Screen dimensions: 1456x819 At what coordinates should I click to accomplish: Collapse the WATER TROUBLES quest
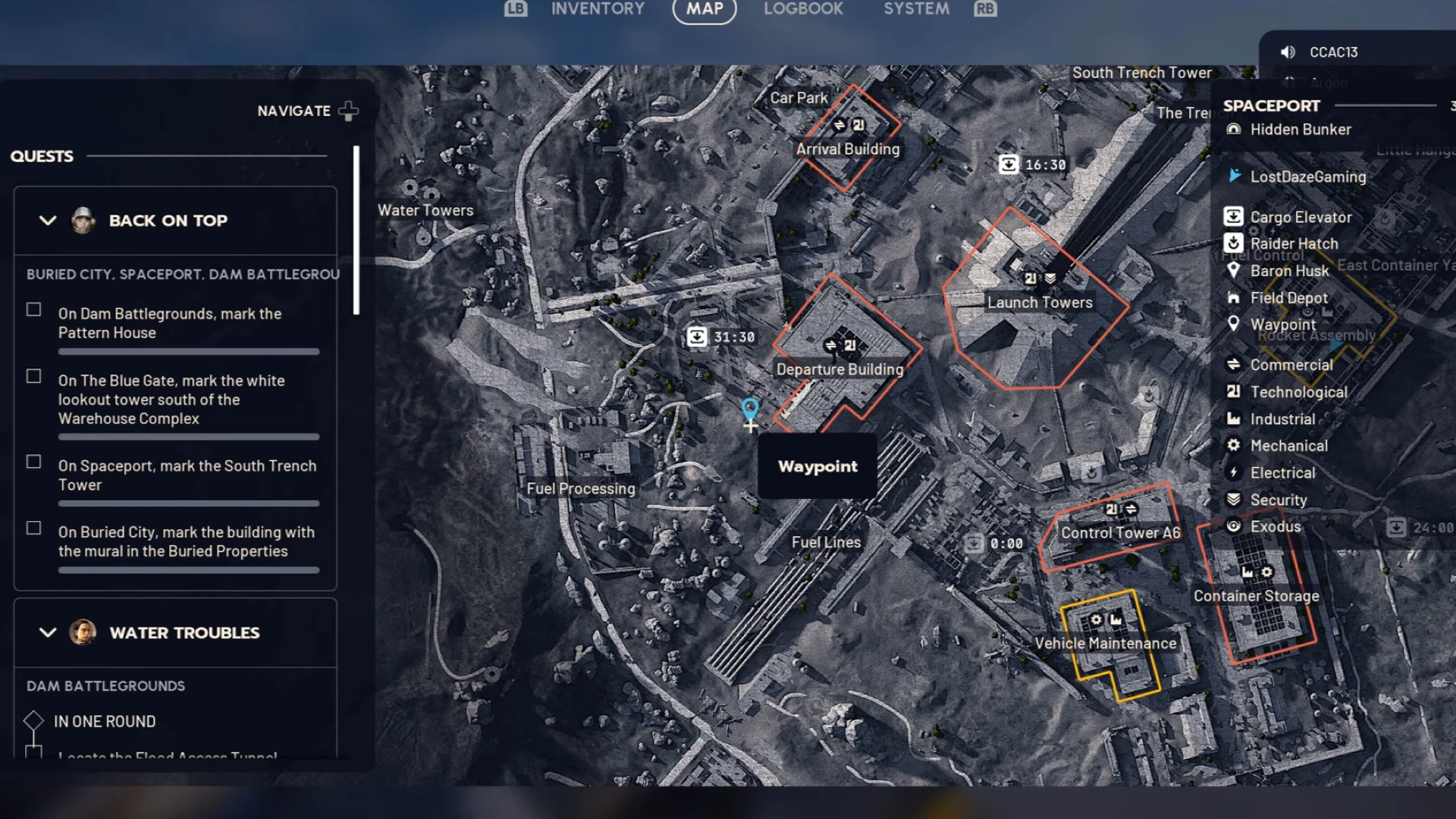(x=48, y=632)
